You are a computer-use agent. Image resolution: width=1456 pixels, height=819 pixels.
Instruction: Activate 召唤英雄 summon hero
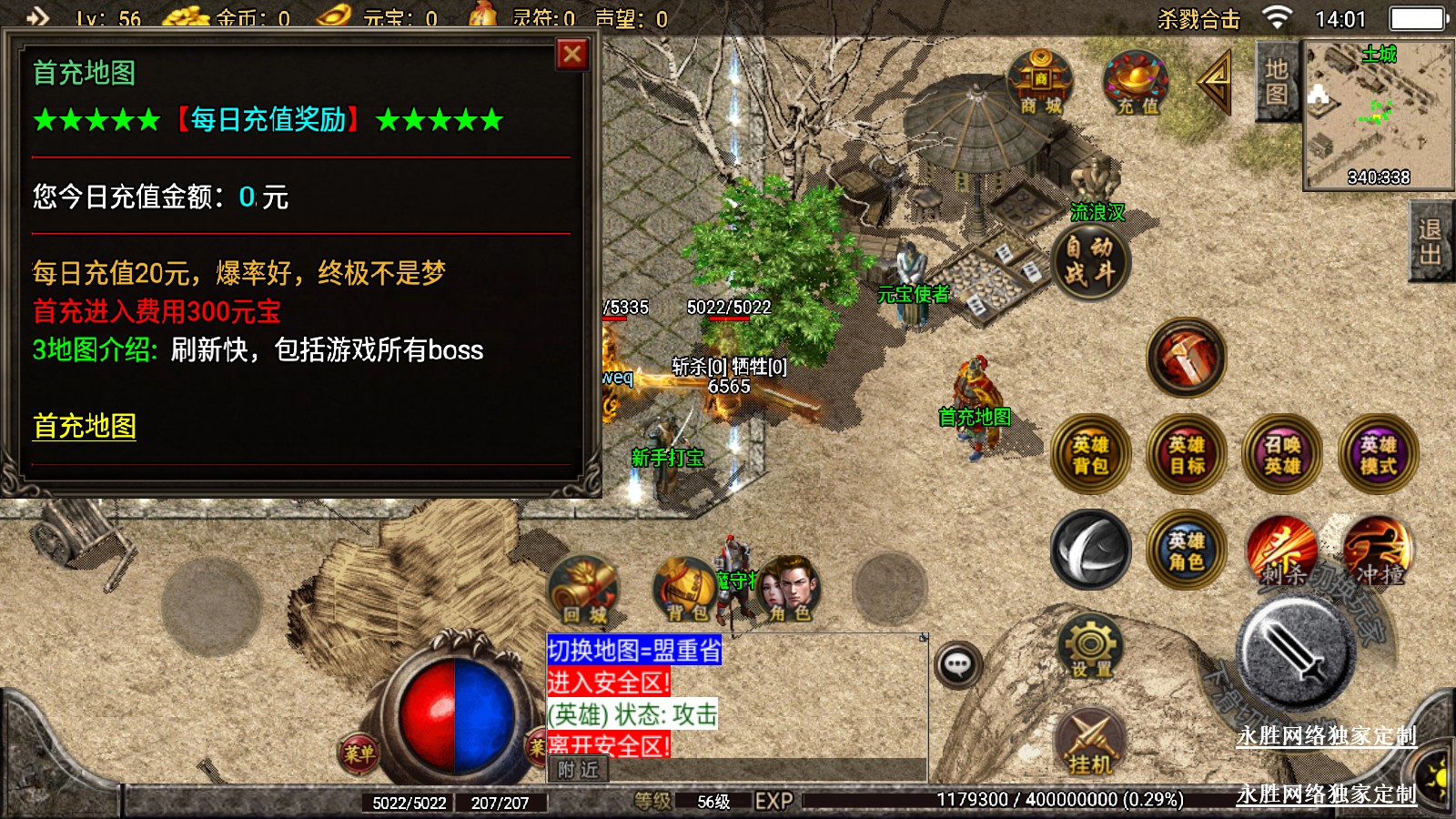coord(1282,455)
